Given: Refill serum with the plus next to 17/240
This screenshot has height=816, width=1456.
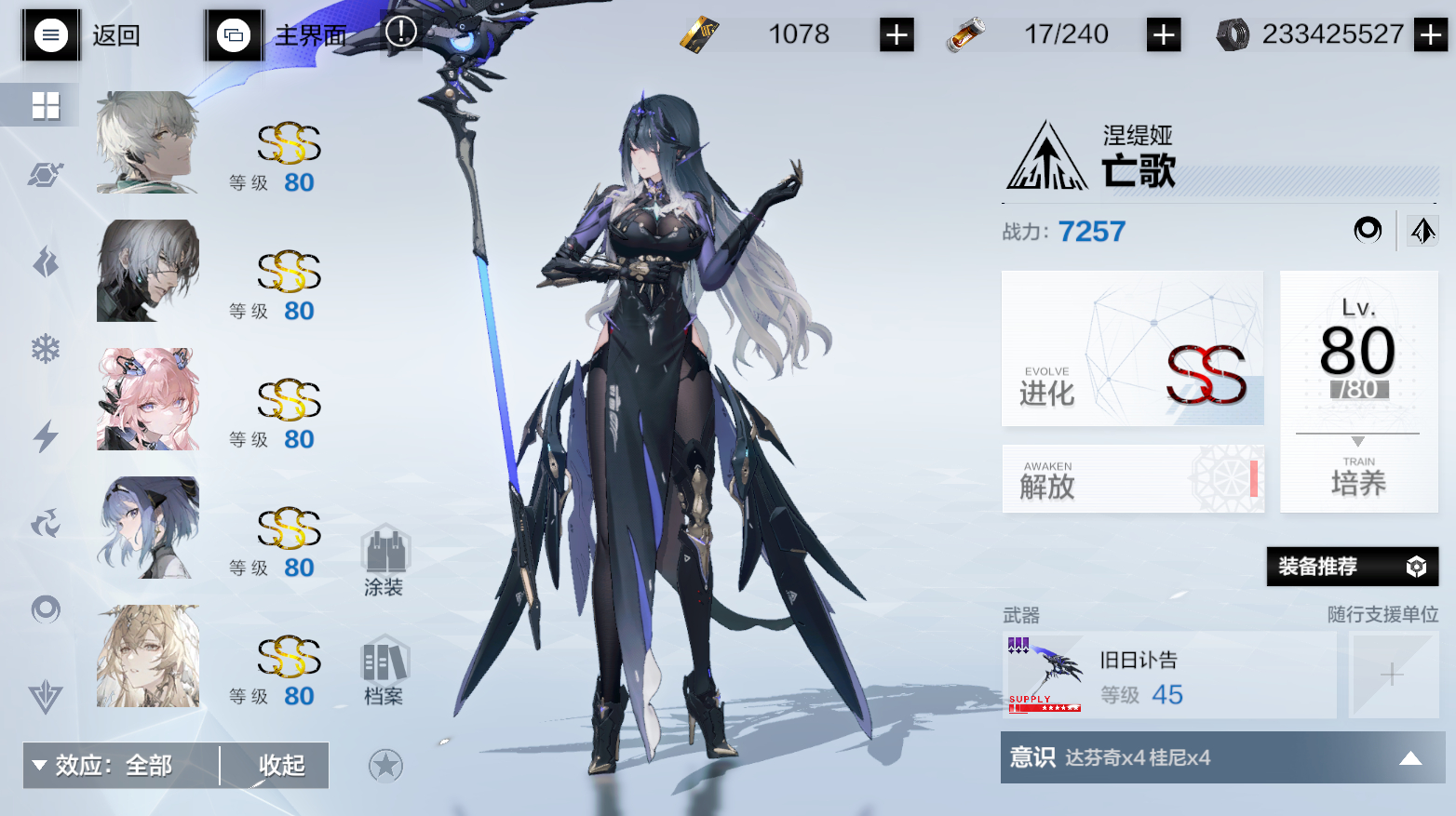Looking at the screenshot, I should click(x=1163, y=35).
